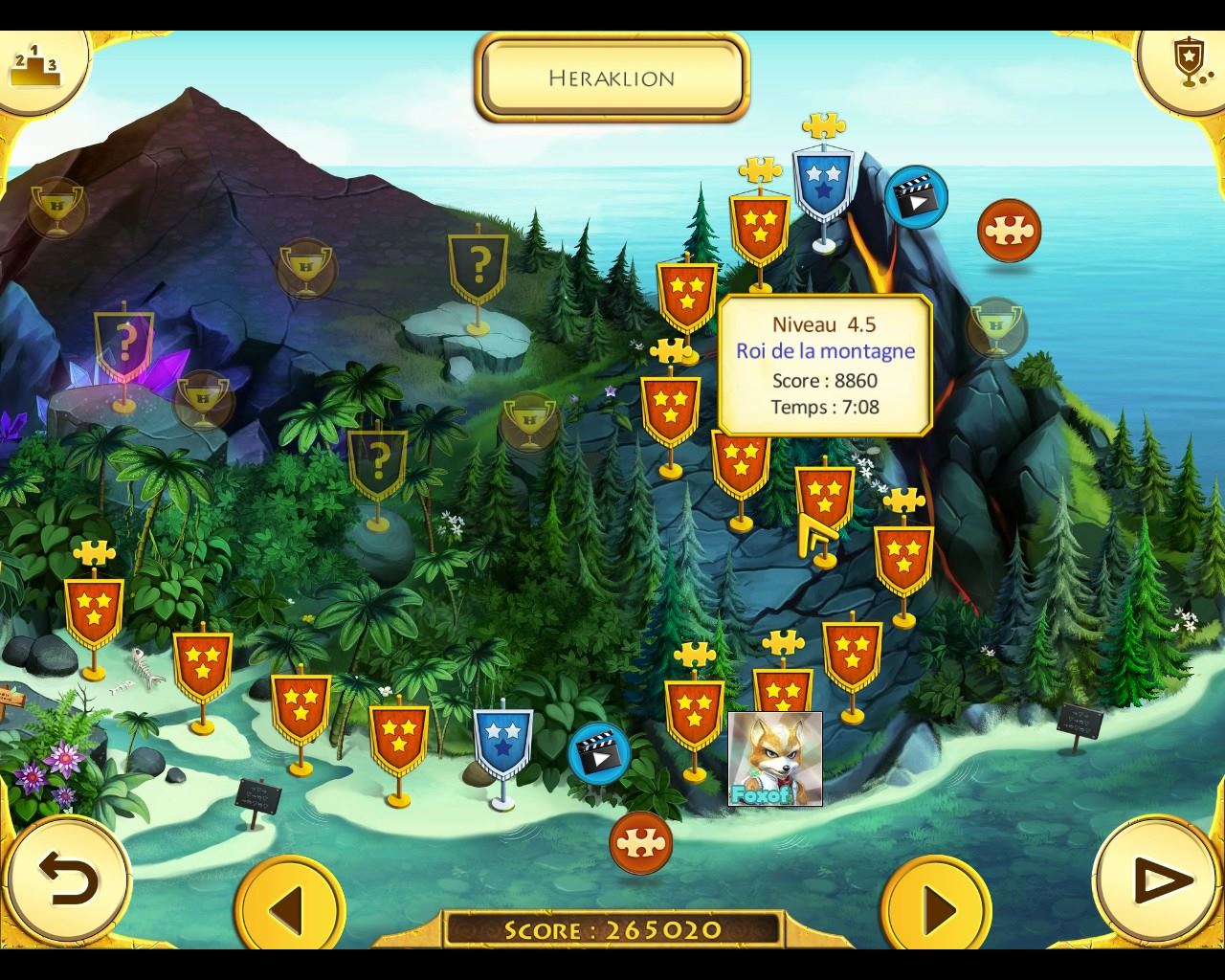Select the blue flag at the volcano summit
1225x980 pixels.
822,182
